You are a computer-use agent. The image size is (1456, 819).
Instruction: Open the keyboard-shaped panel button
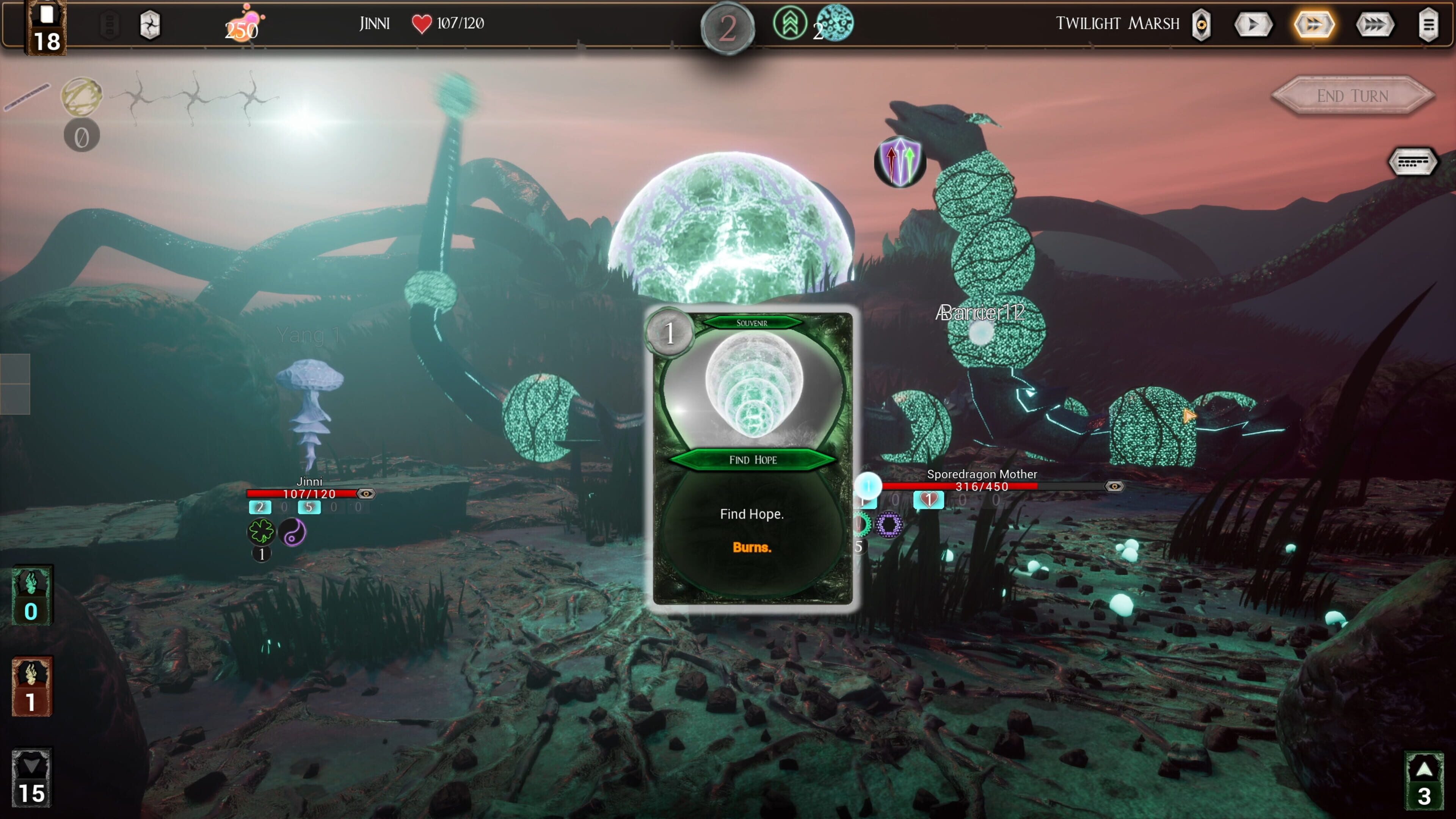(1412, 163)
